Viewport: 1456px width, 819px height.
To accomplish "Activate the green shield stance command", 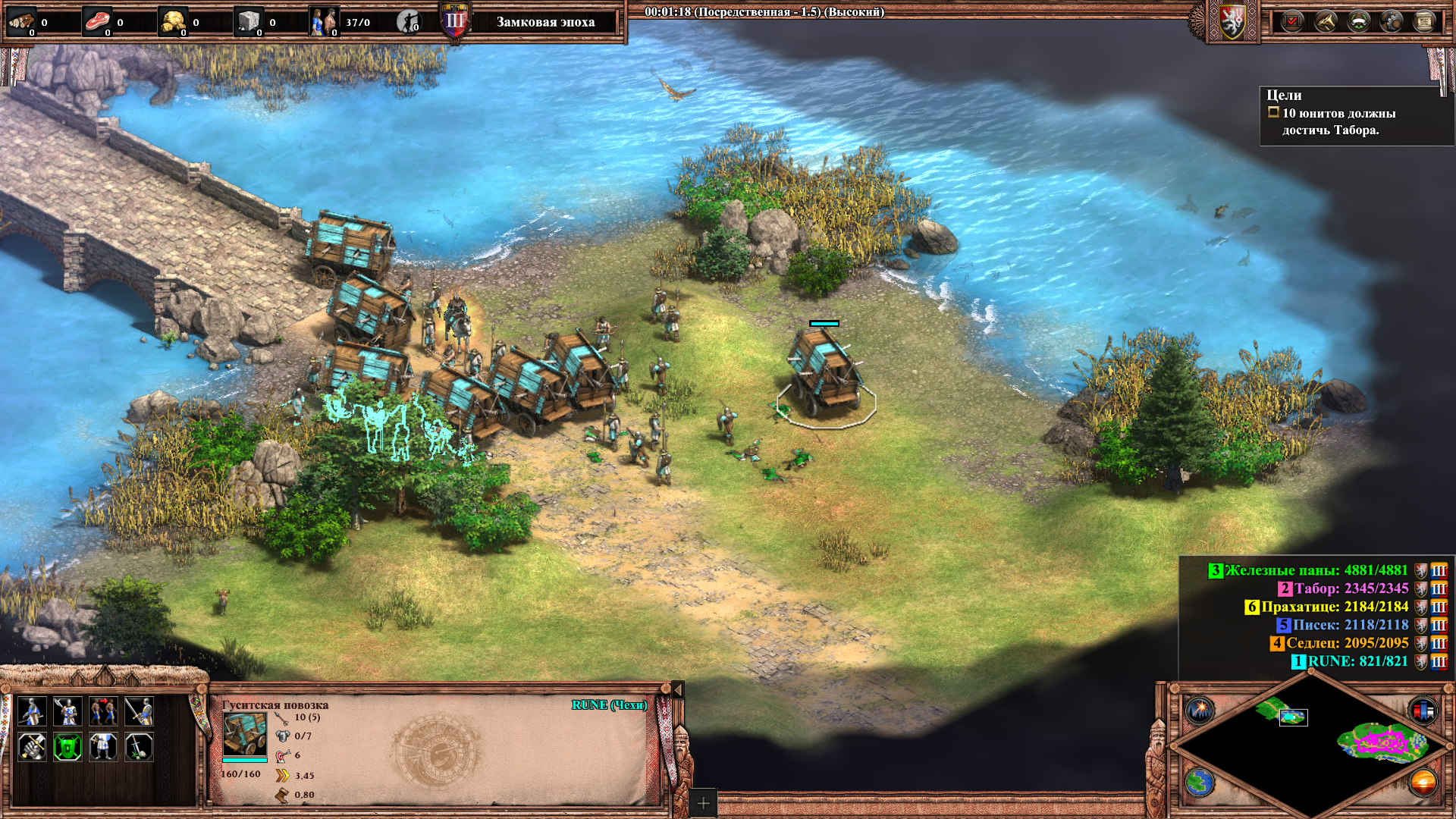I will (67, 747).
